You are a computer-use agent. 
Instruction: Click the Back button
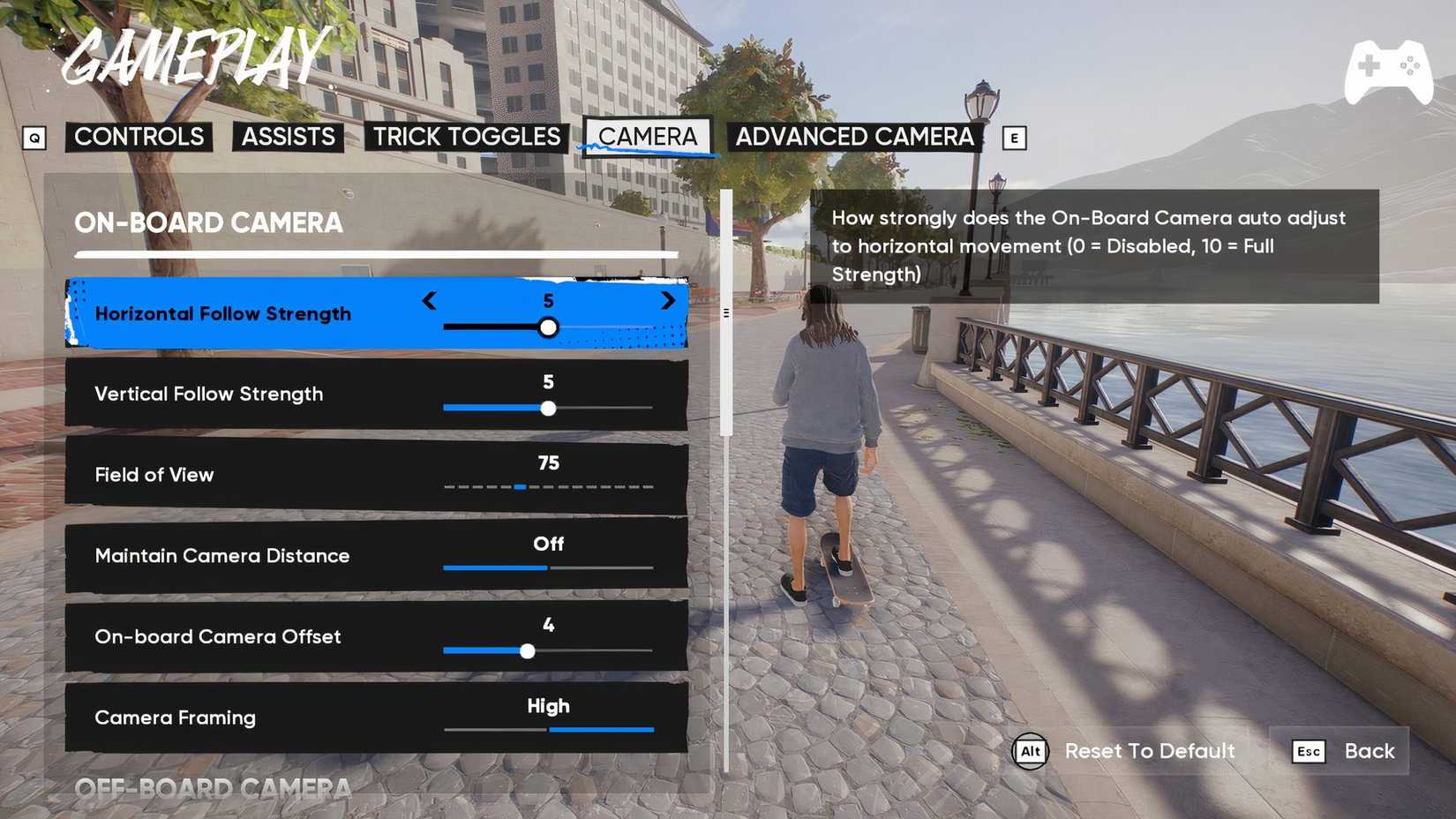[x=1369, y=751]
